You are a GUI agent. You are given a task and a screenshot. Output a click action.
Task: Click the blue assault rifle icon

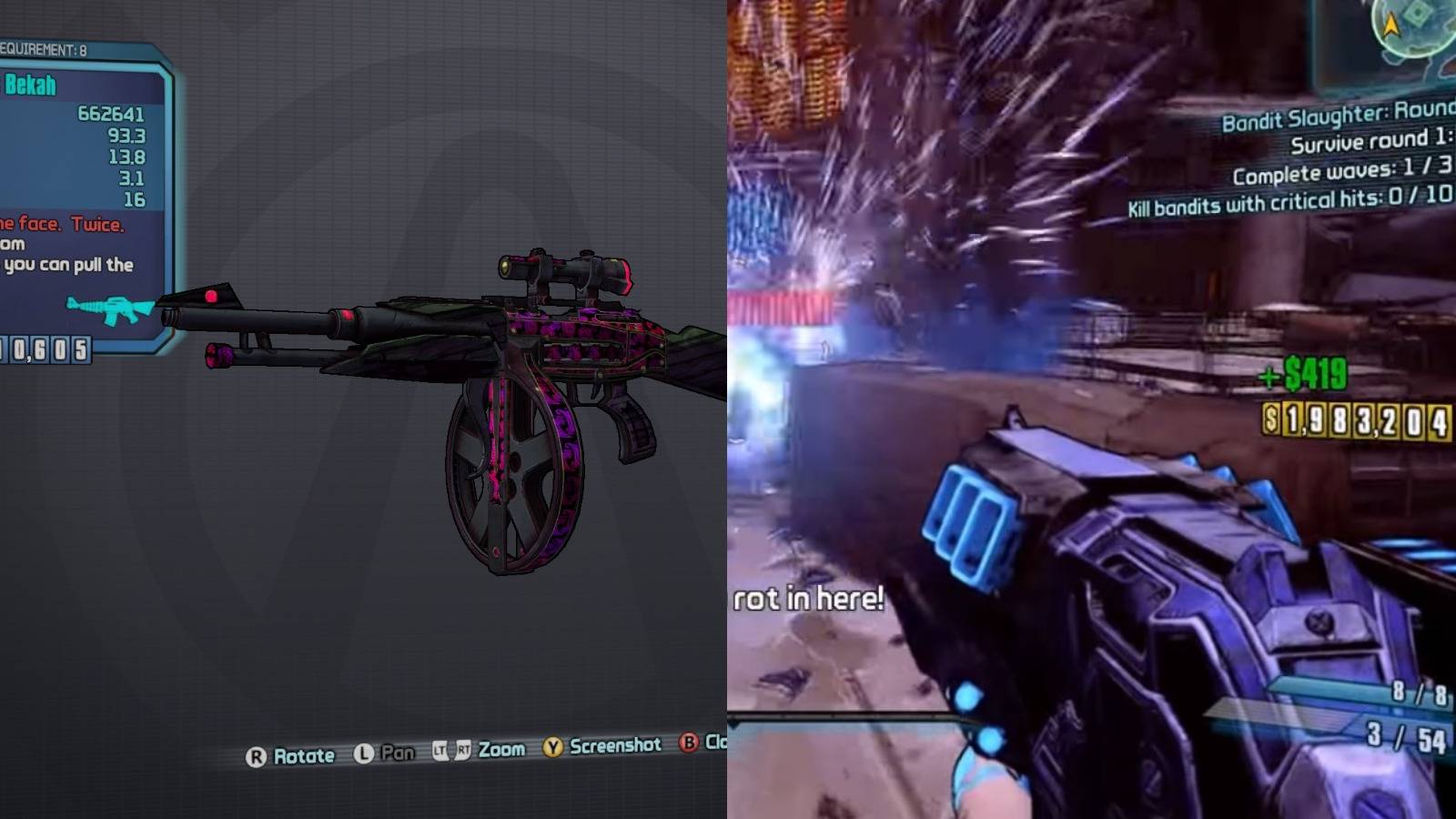108,310
